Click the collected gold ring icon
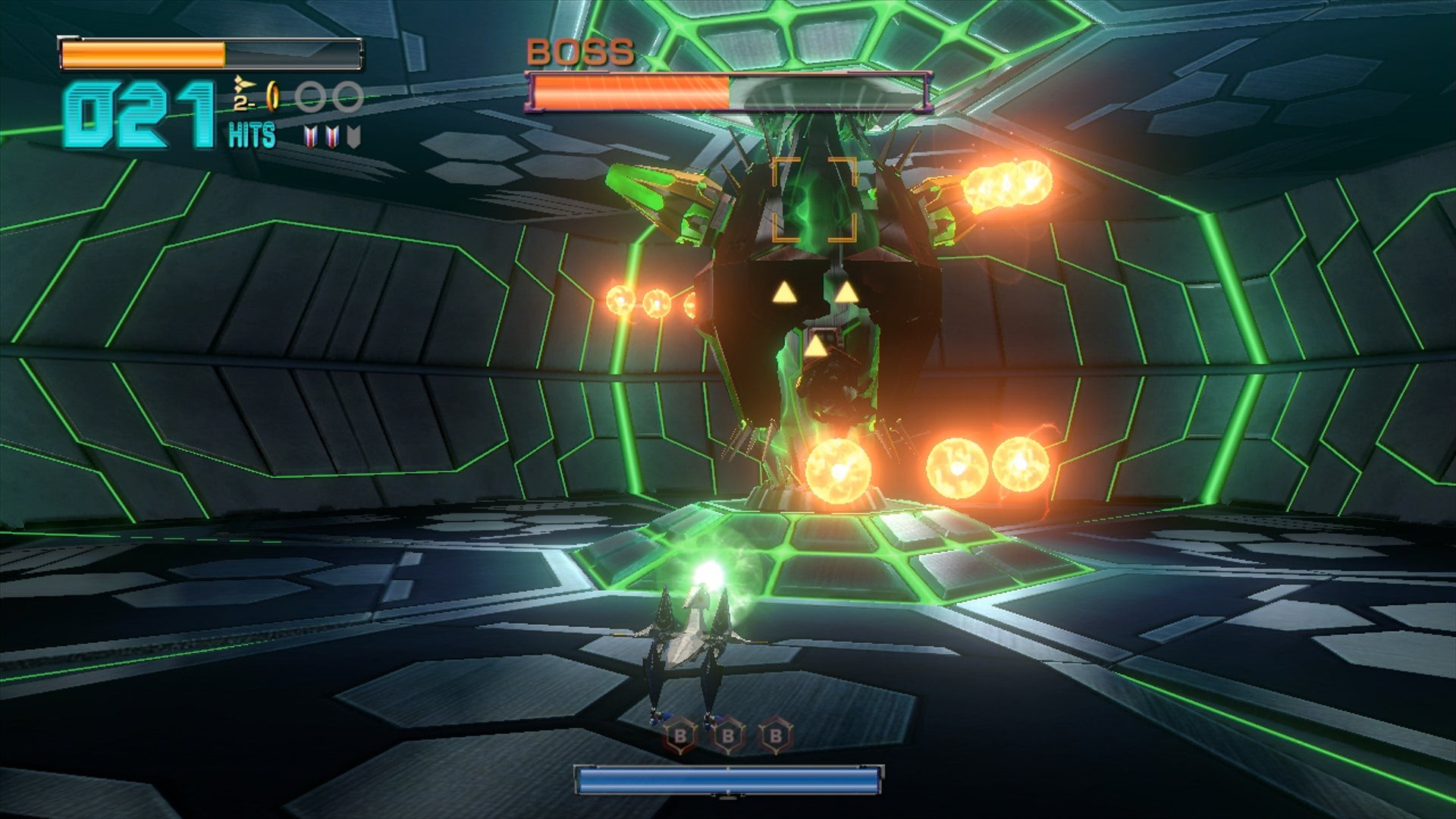 click(x=274, y=97)
